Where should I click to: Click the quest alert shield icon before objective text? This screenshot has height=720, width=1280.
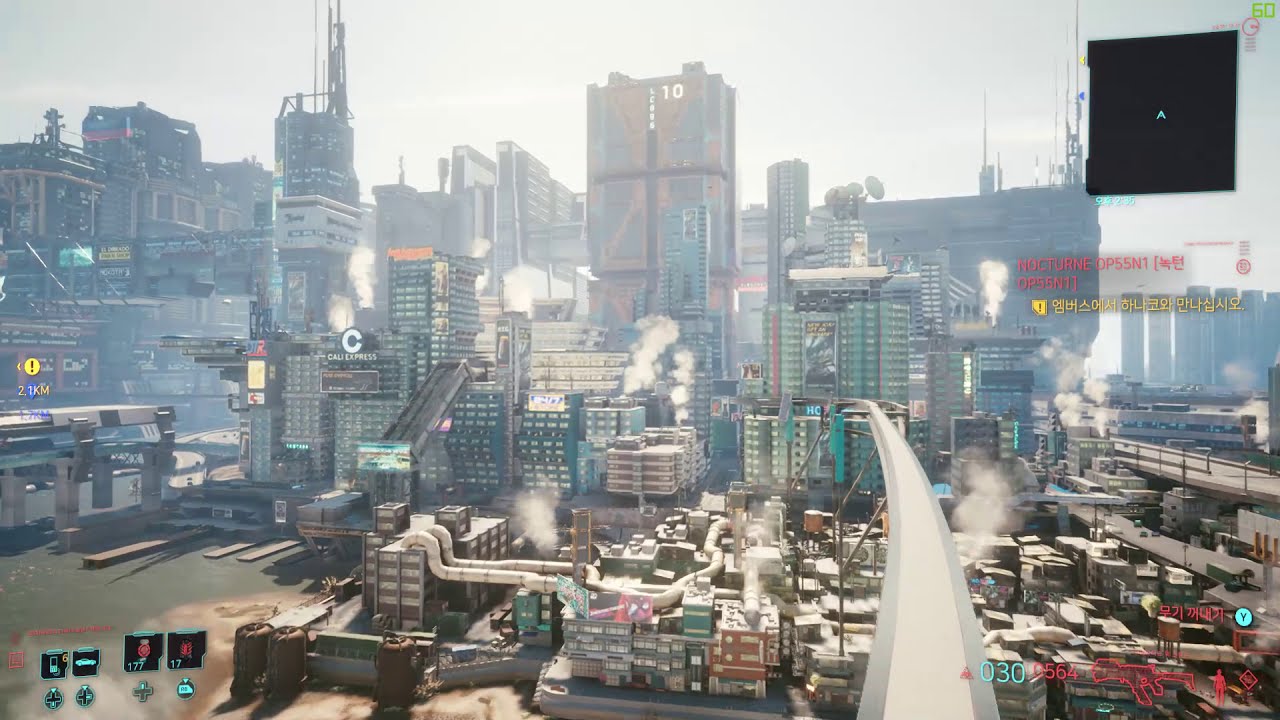pyautogui.click(x=1038, y=305)
